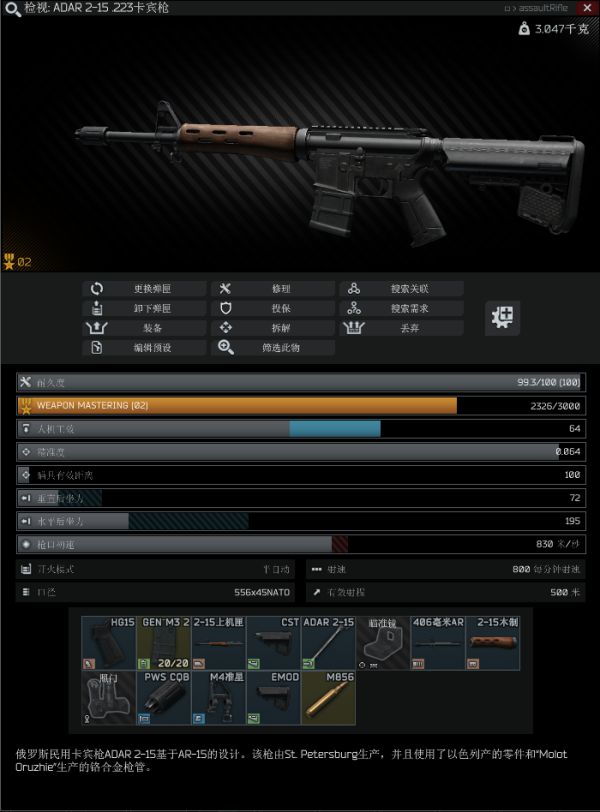The width and height of the screenshot is (600, 812).
Task: Click the GEN M3 magazine slot
Action: pos(163,642)
